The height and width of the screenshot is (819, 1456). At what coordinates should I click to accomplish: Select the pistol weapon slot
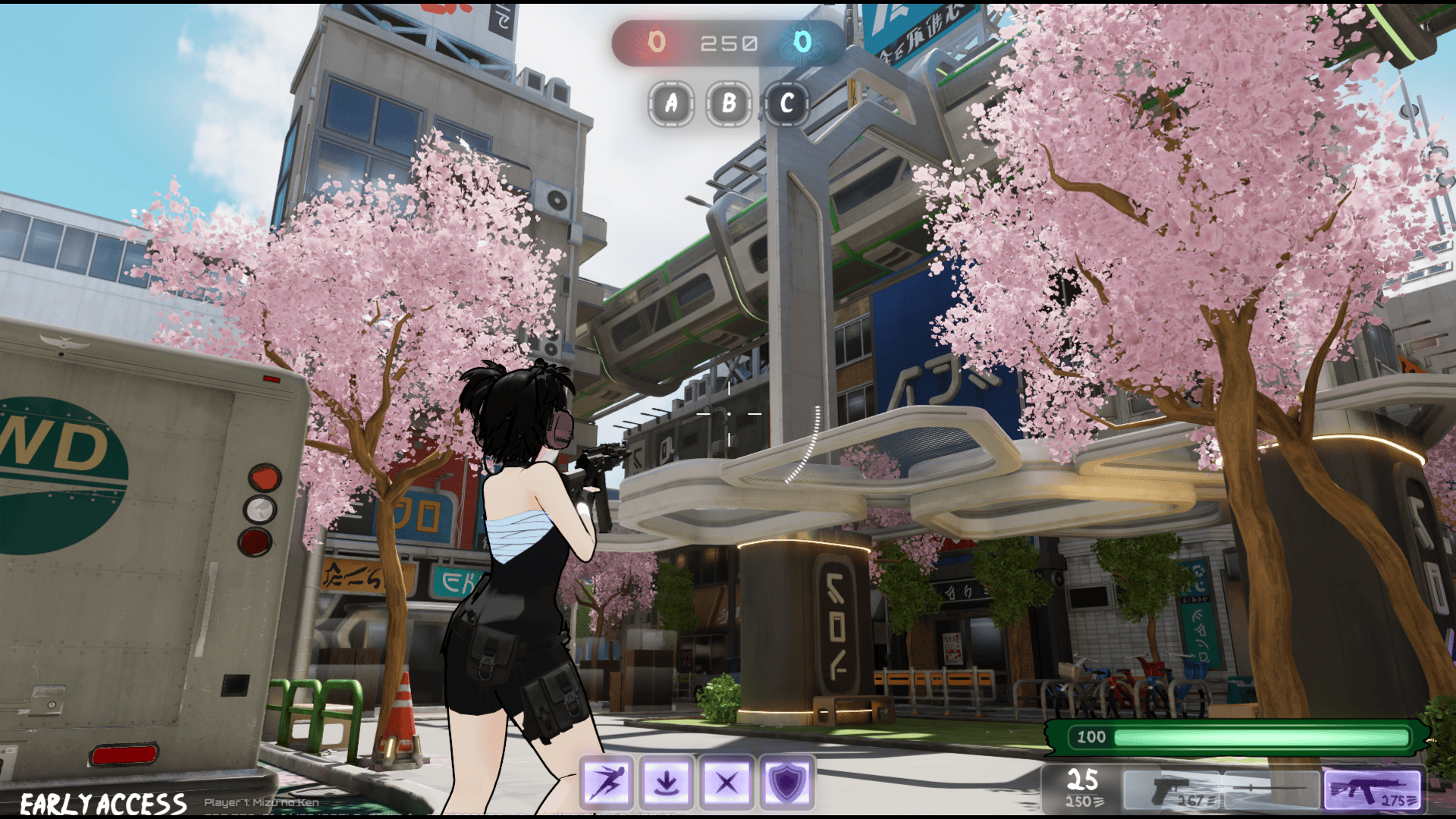pos(1172,790)
